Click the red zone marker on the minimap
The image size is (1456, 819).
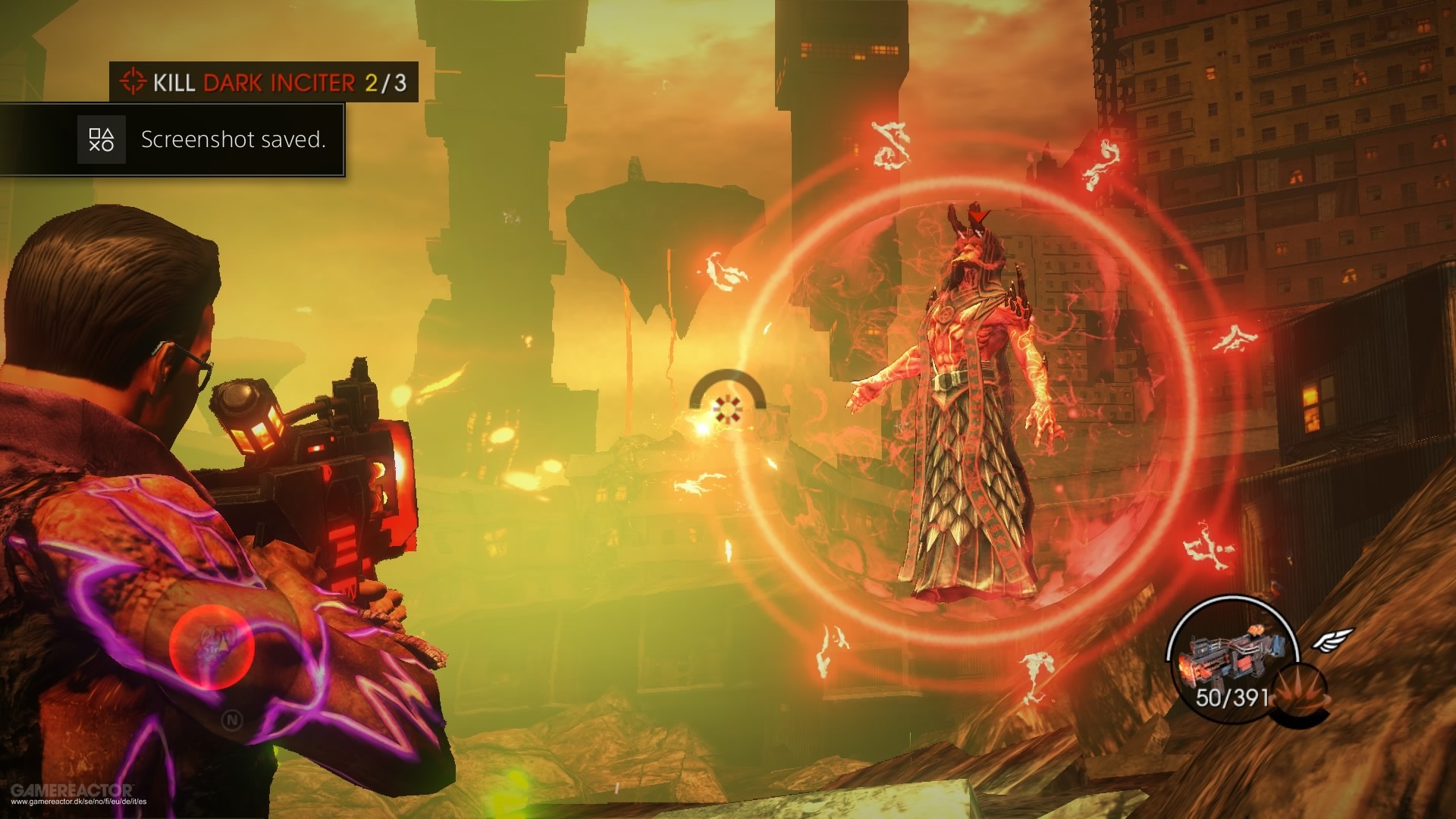point(212,647)
